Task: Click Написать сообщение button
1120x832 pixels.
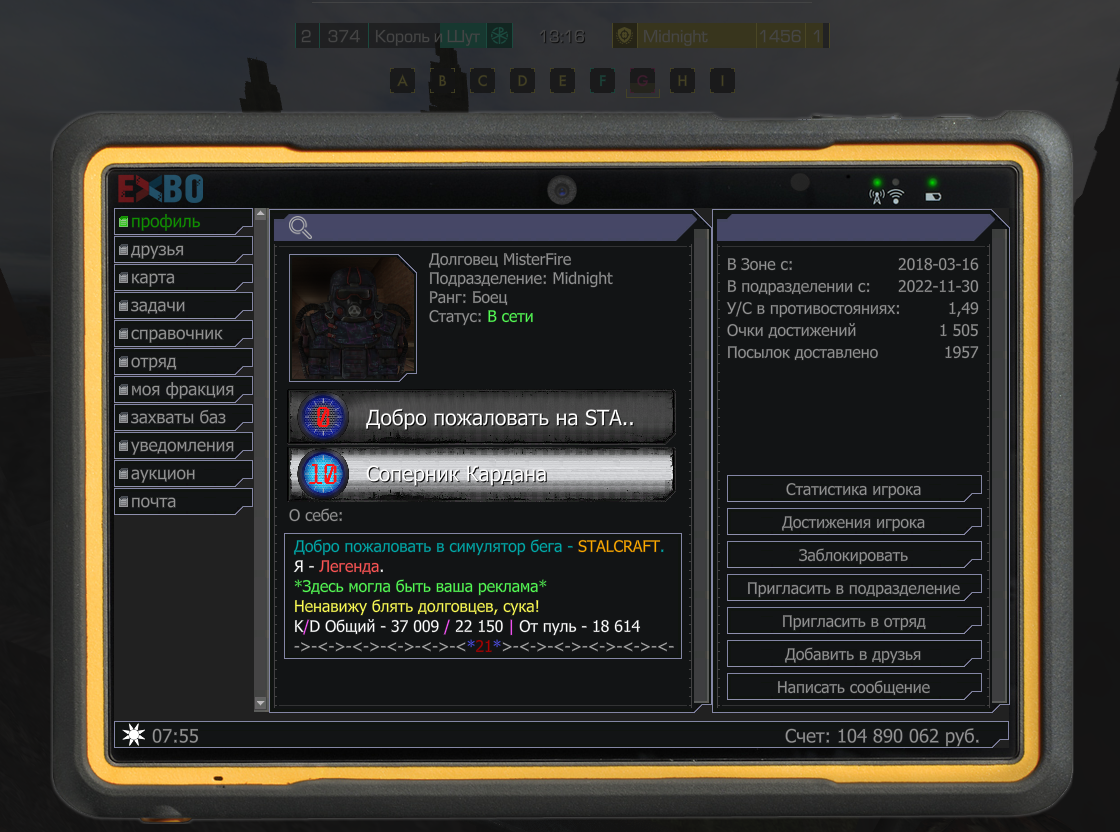Action: point(853,688)
